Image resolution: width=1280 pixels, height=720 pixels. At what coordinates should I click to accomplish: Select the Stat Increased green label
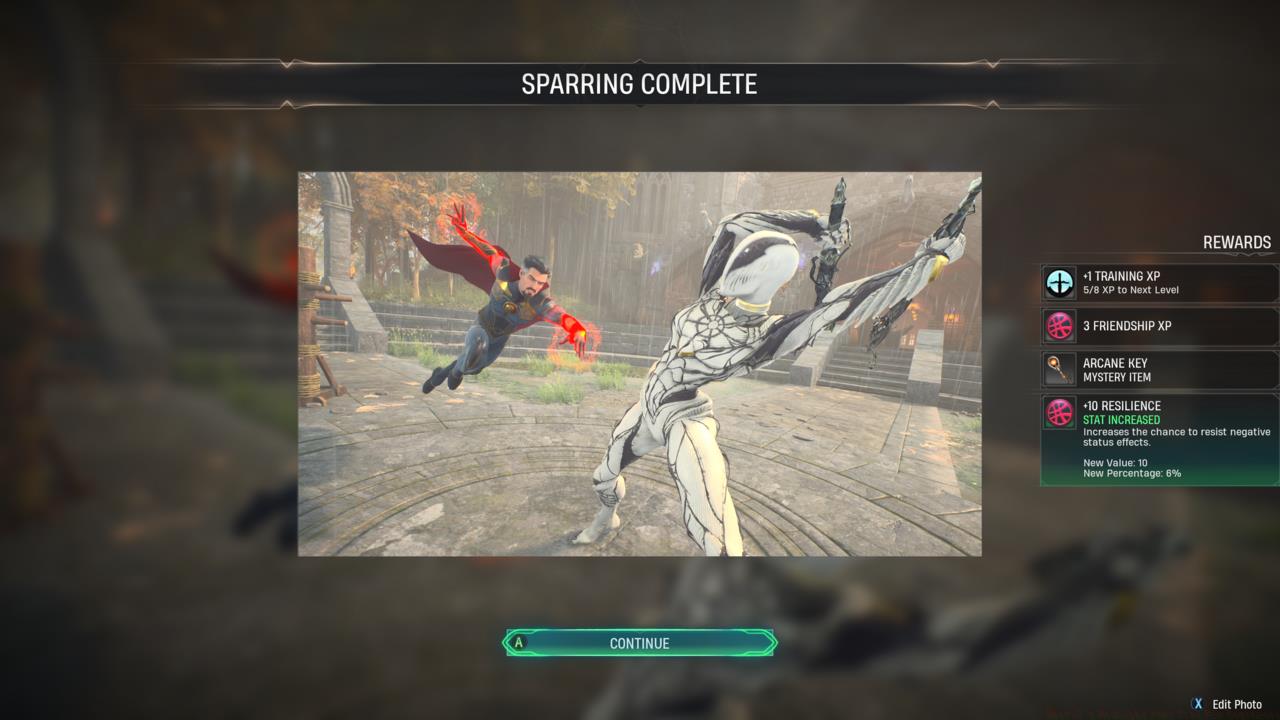[x=1120, y=420]
